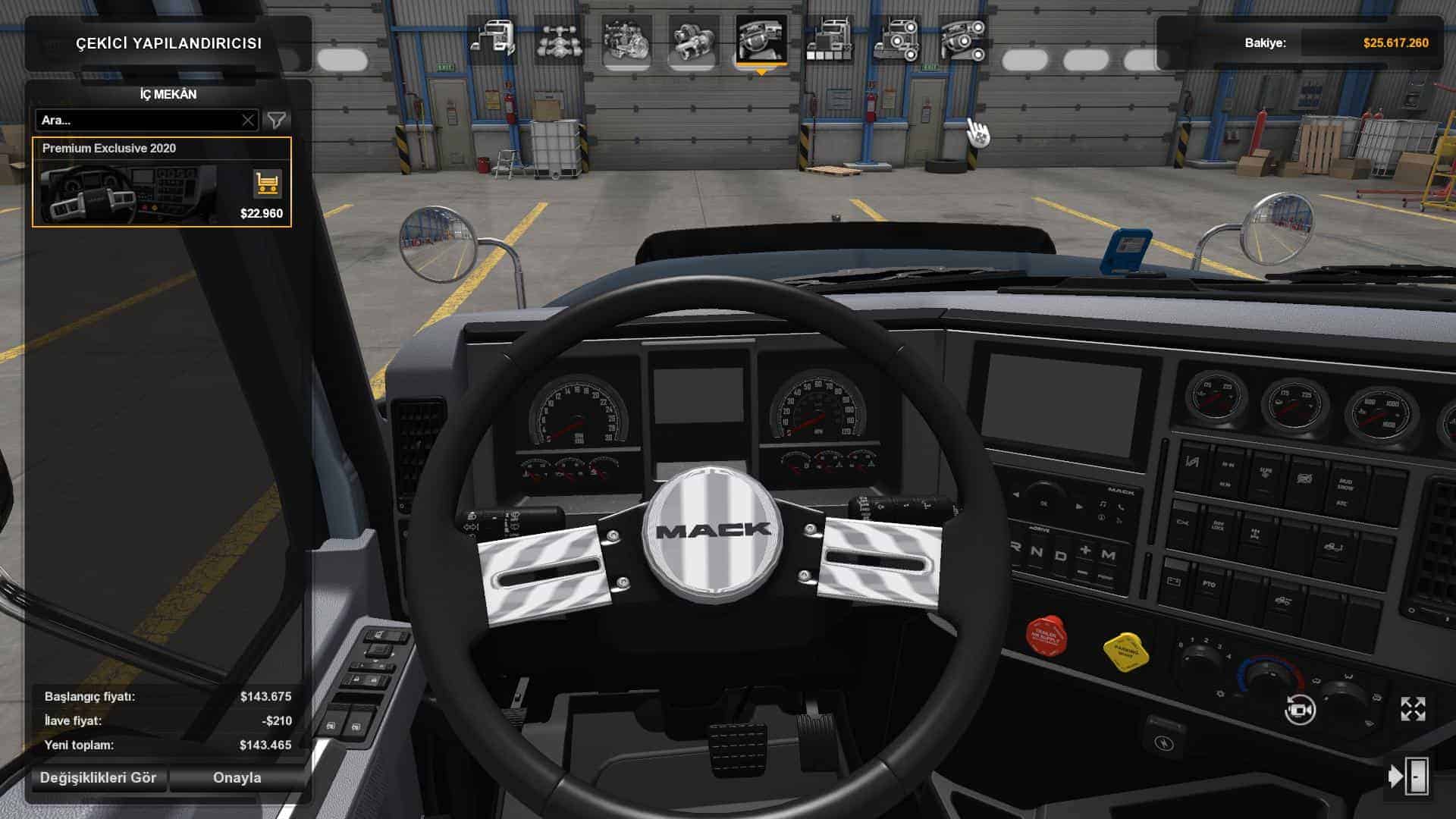
Task: Open the engine category tab
Action: pyautogui.click(x=626, y=39)
